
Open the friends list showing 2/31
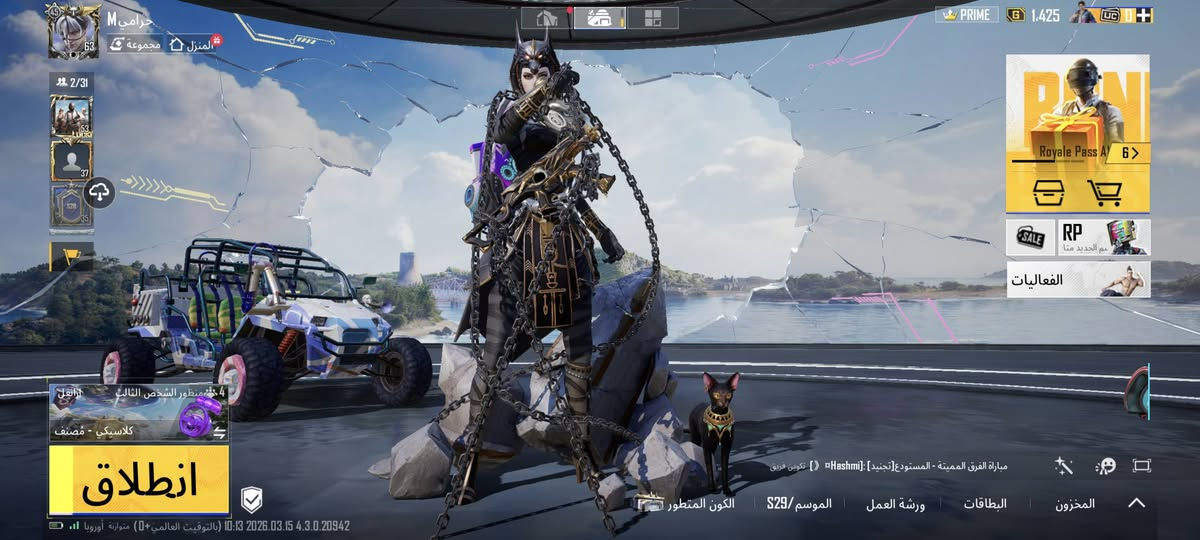[72, 82]
